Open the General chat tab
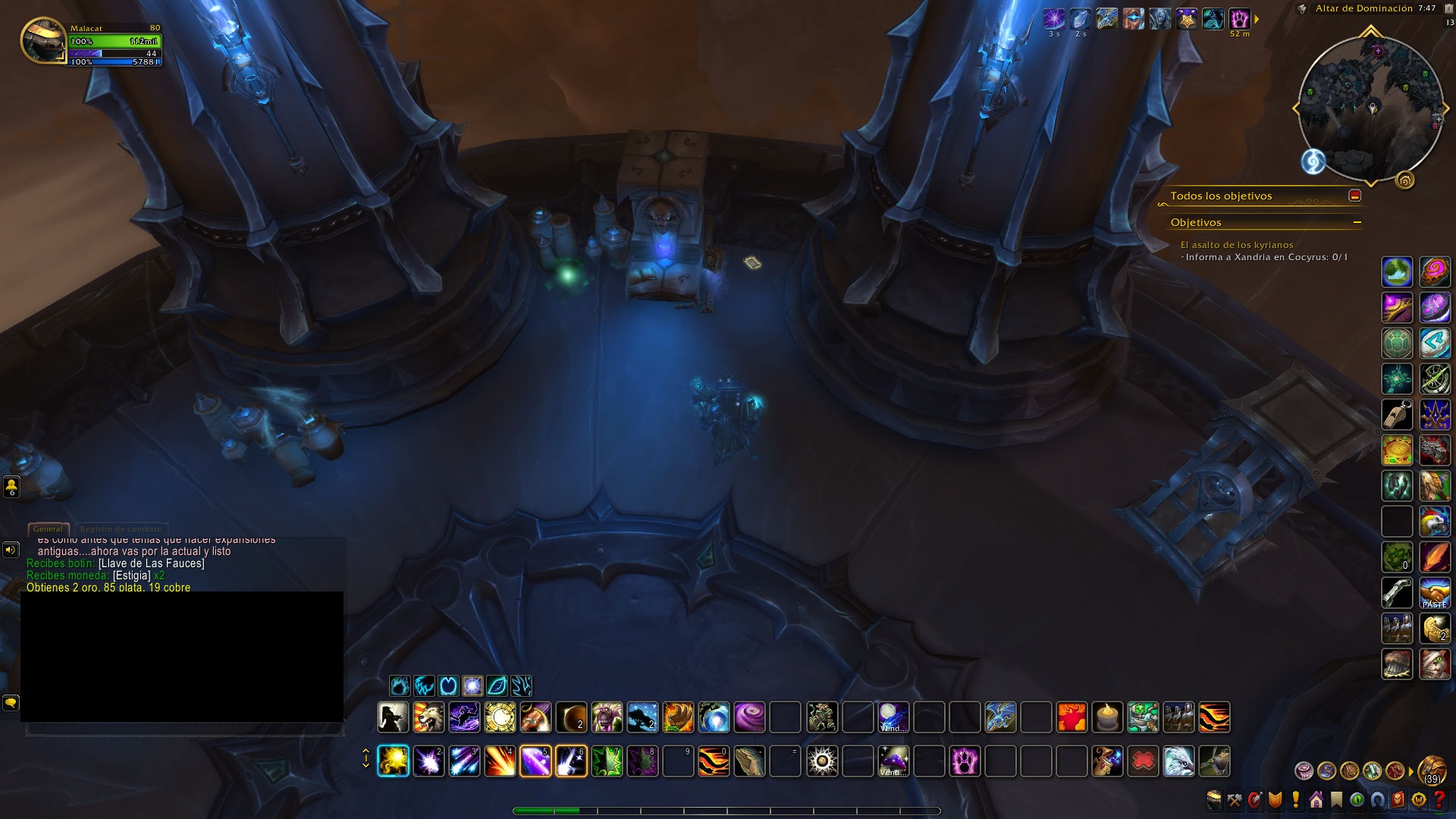Image resolution: width=1456 pixels, height=819 pixels. coord(48,529)
